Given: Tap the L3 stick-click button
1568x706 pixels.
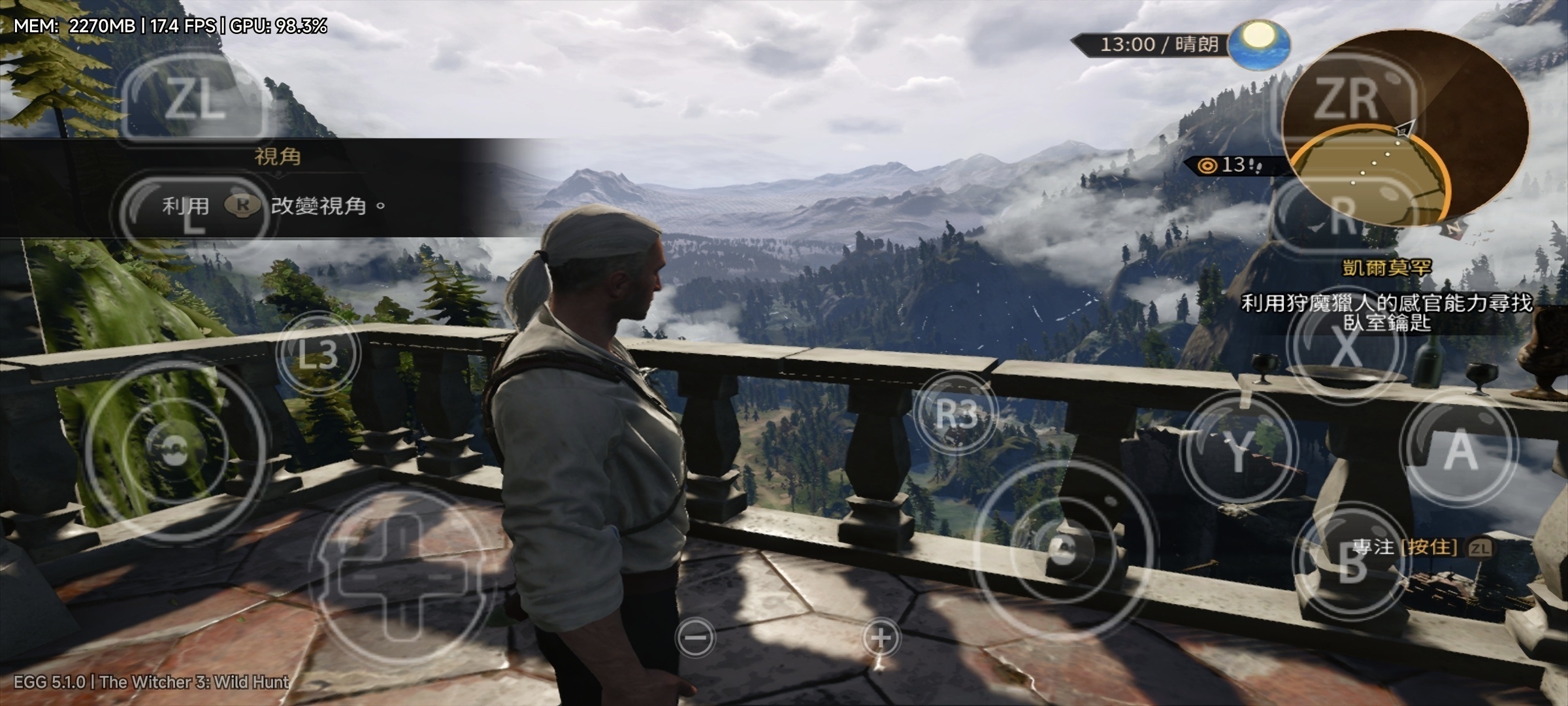Looking at the screenshot, I should pyautogui.click(x=318, y=354).
